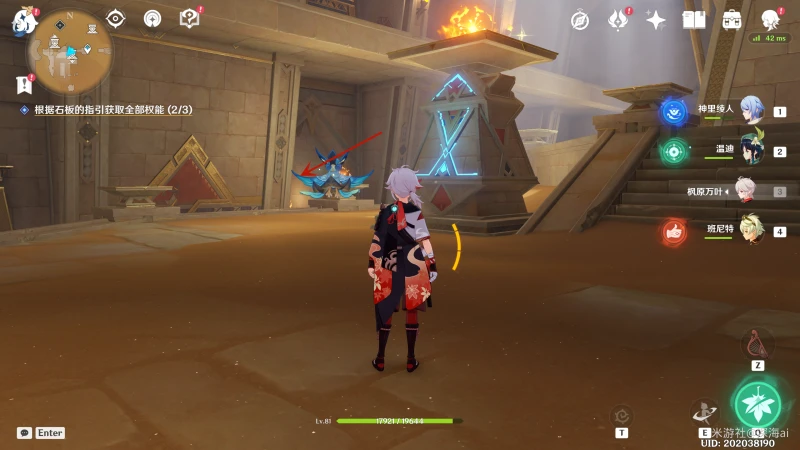Open the Paimon menu icon
Viewport: 800px width, 450px height.
24,20
